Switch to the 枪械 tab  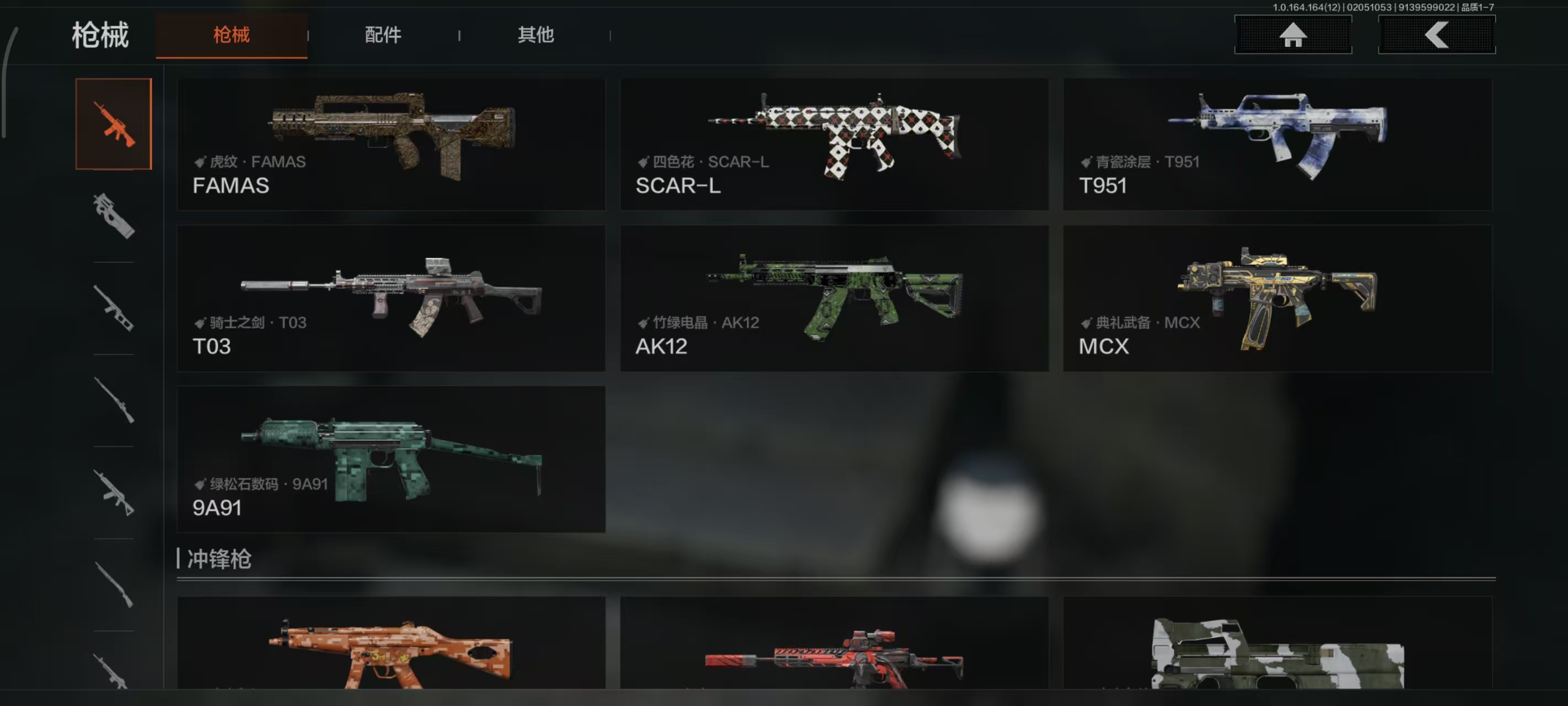[x=232, y=35]
